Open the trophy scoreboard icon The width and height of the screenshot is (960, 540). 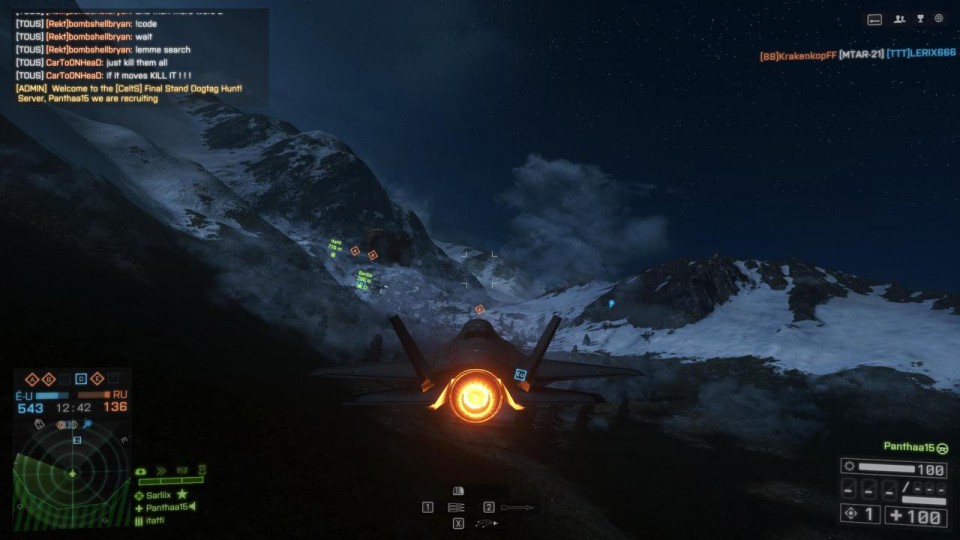point(920,19)
